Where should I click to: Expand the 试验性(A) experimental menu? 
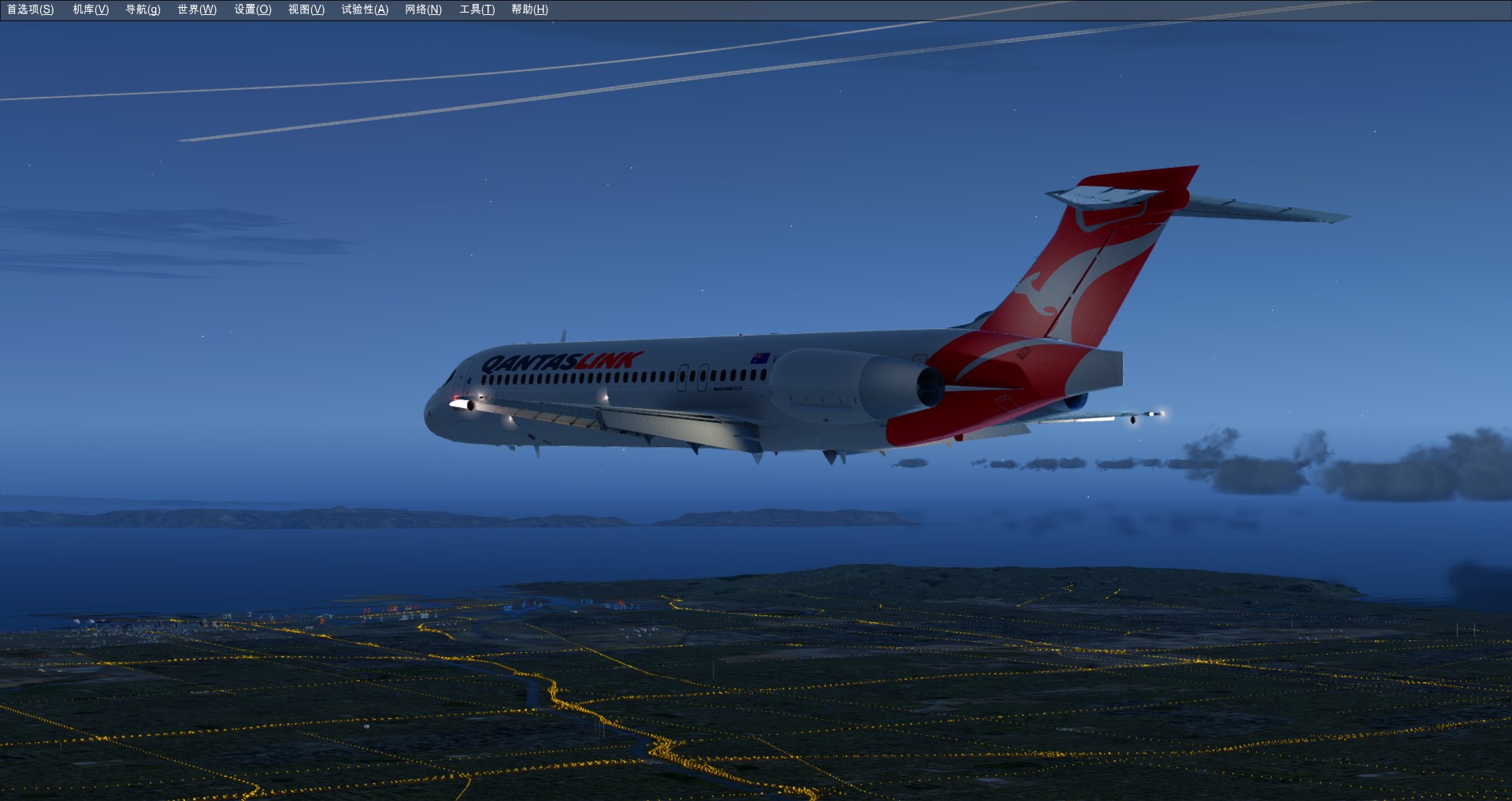coord(365,9)
